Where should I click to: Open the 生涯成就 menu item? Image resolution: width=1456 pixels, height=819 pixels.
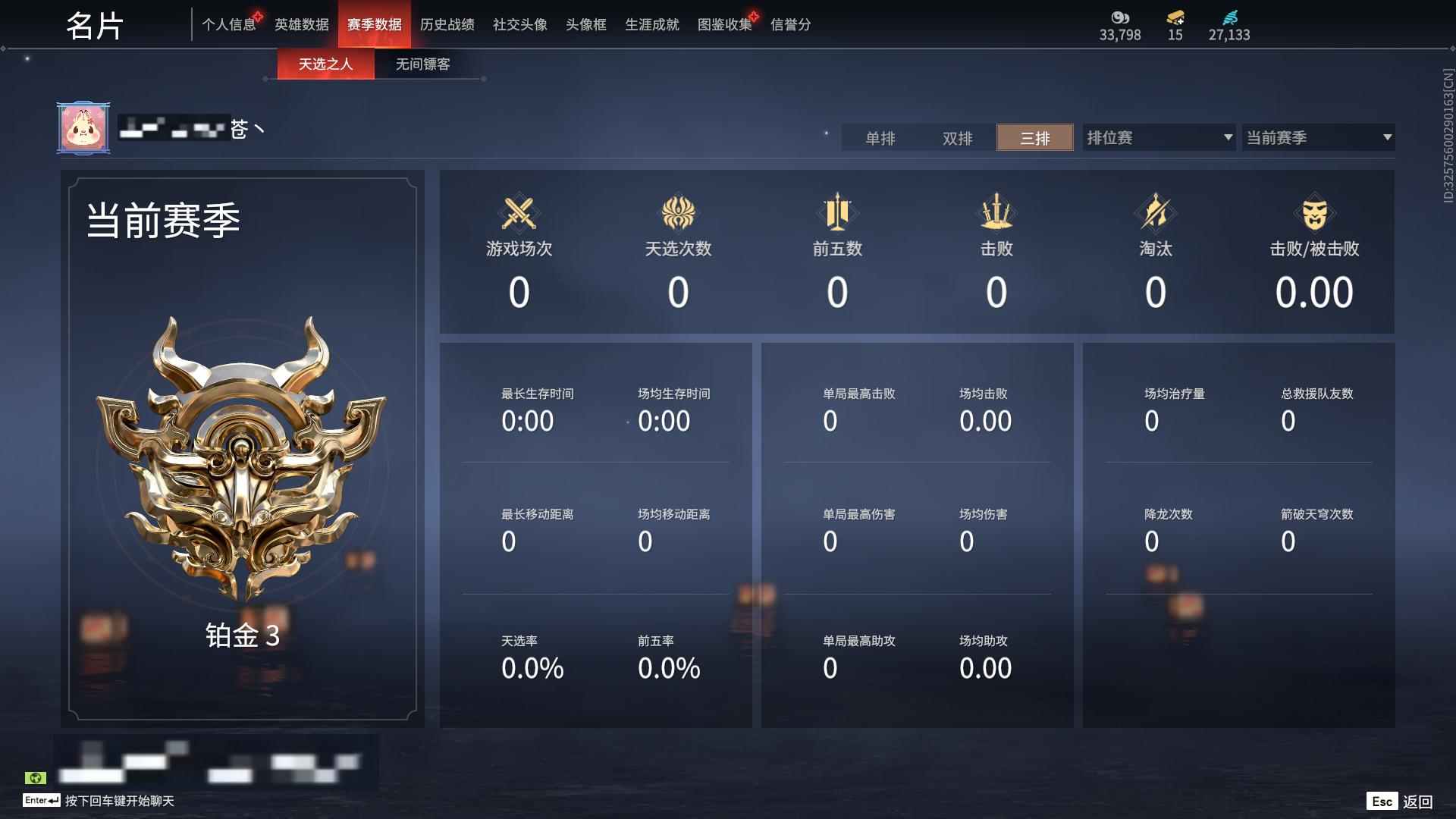pyautogui.click(x=651, y=24)
